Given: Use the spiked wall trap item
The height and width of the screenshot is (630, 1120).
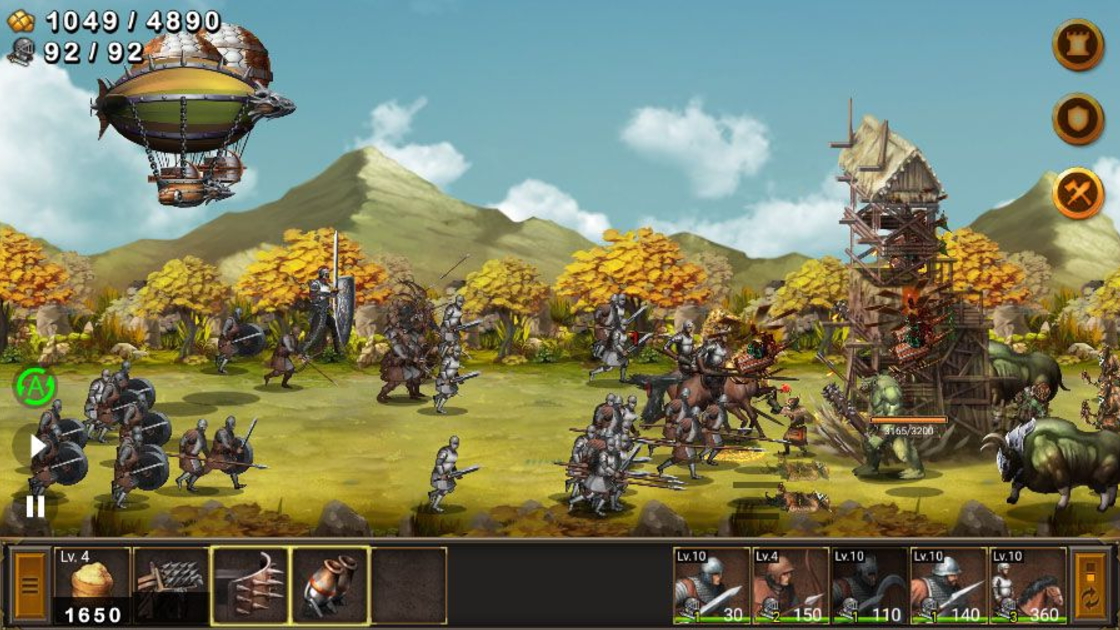Looking at the screenshot, I should tap(250, 585).
